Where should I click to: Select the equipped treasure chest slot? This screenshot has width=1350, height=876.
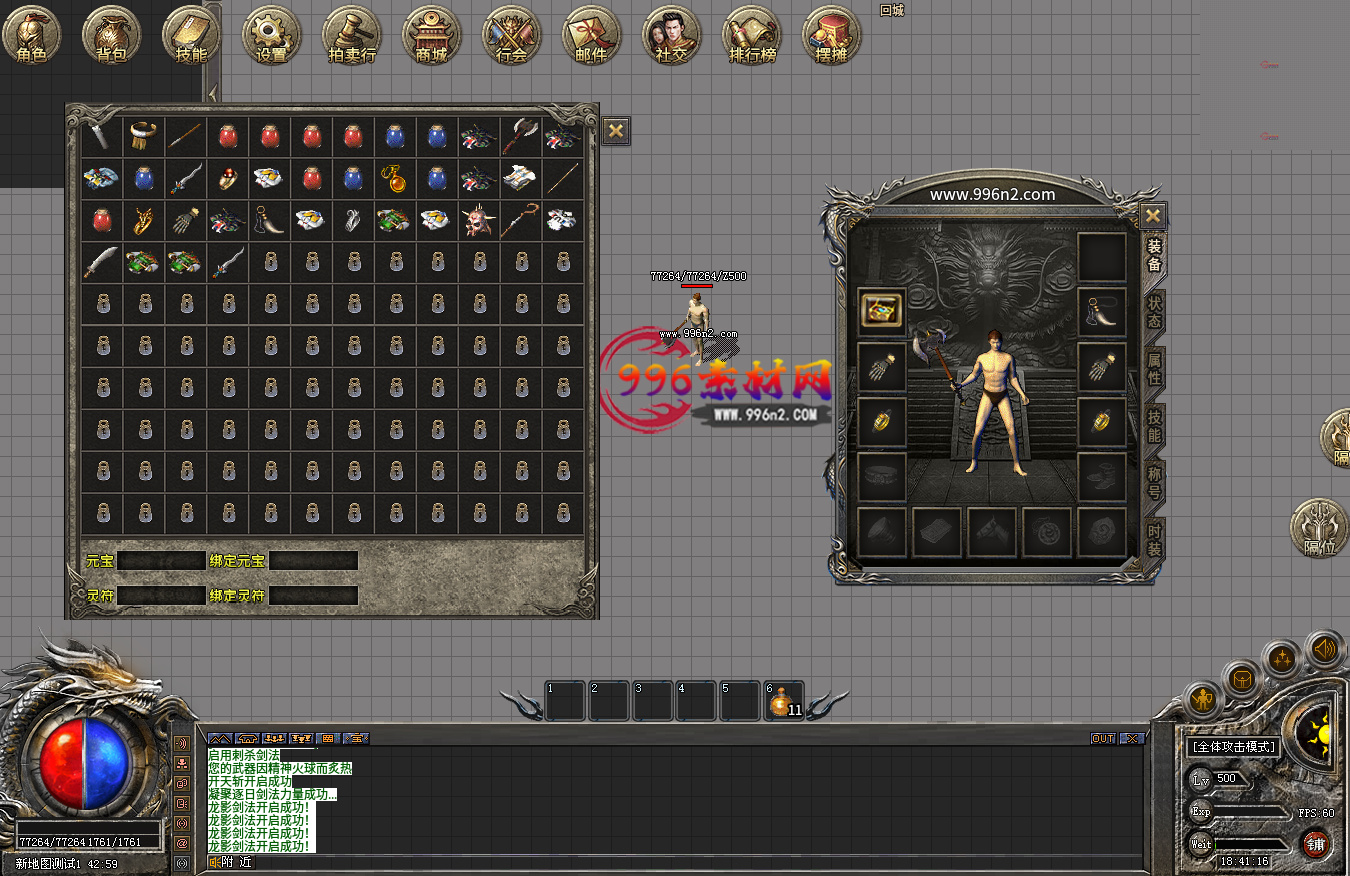point(881,310)
